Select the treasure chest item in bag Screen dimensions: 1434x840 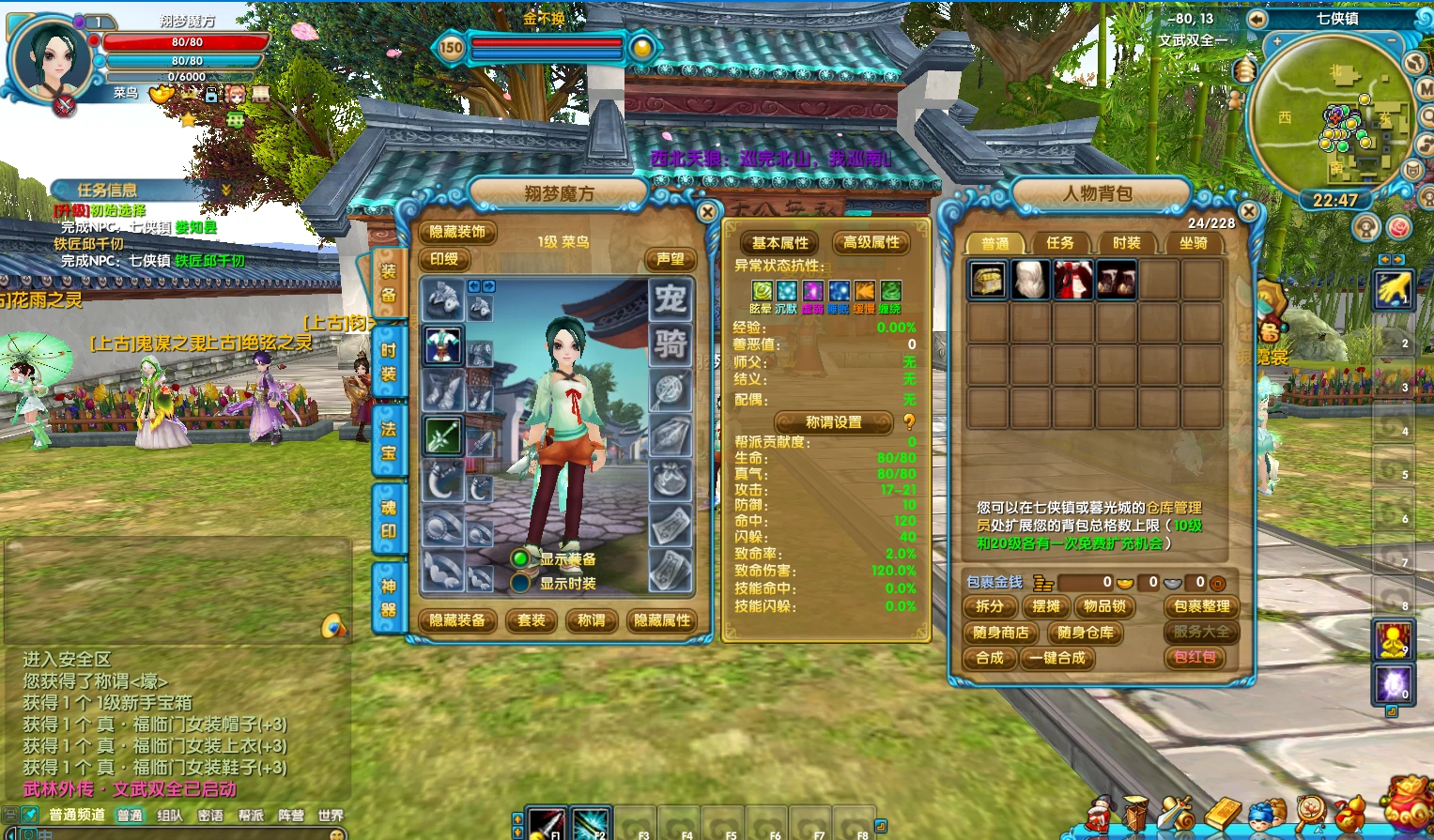point(988,280)
